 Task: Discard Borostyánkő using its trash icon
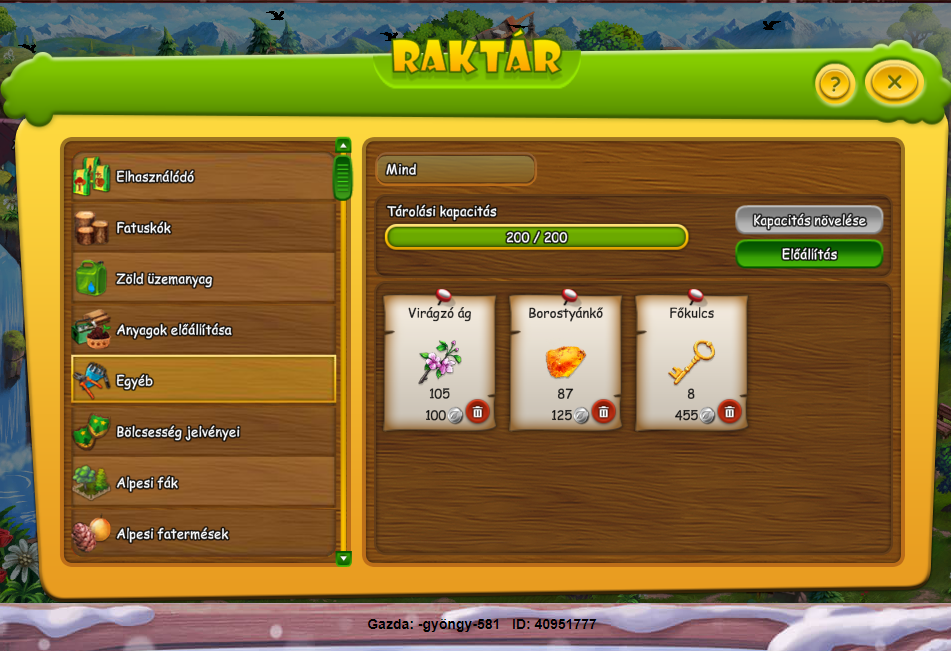coord(603,412)
